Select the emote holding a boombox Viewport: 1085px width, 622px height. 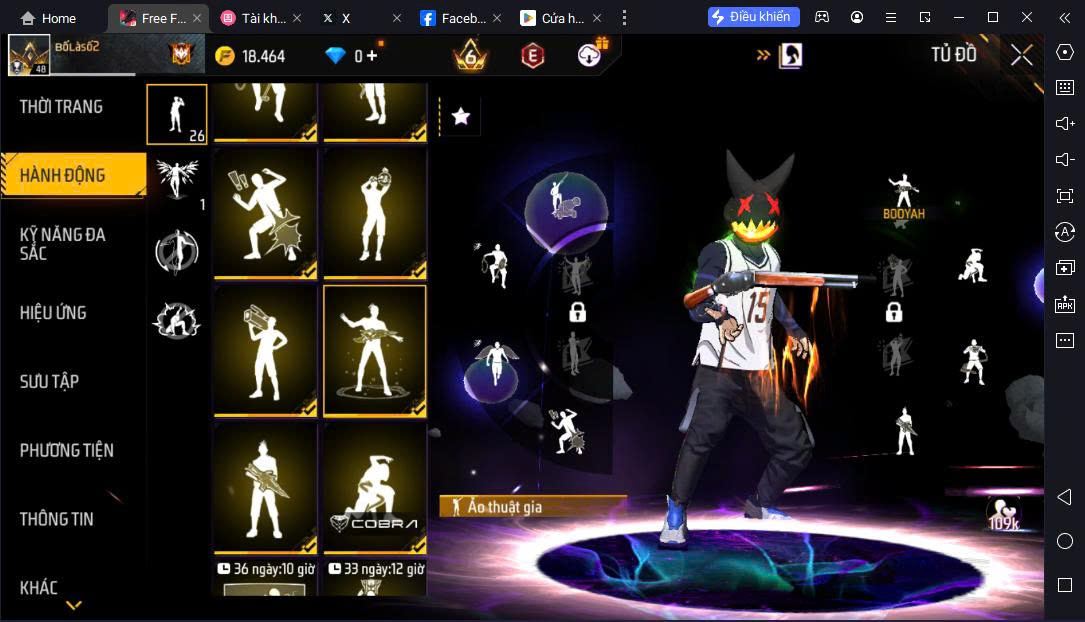[x=265, y=350]
